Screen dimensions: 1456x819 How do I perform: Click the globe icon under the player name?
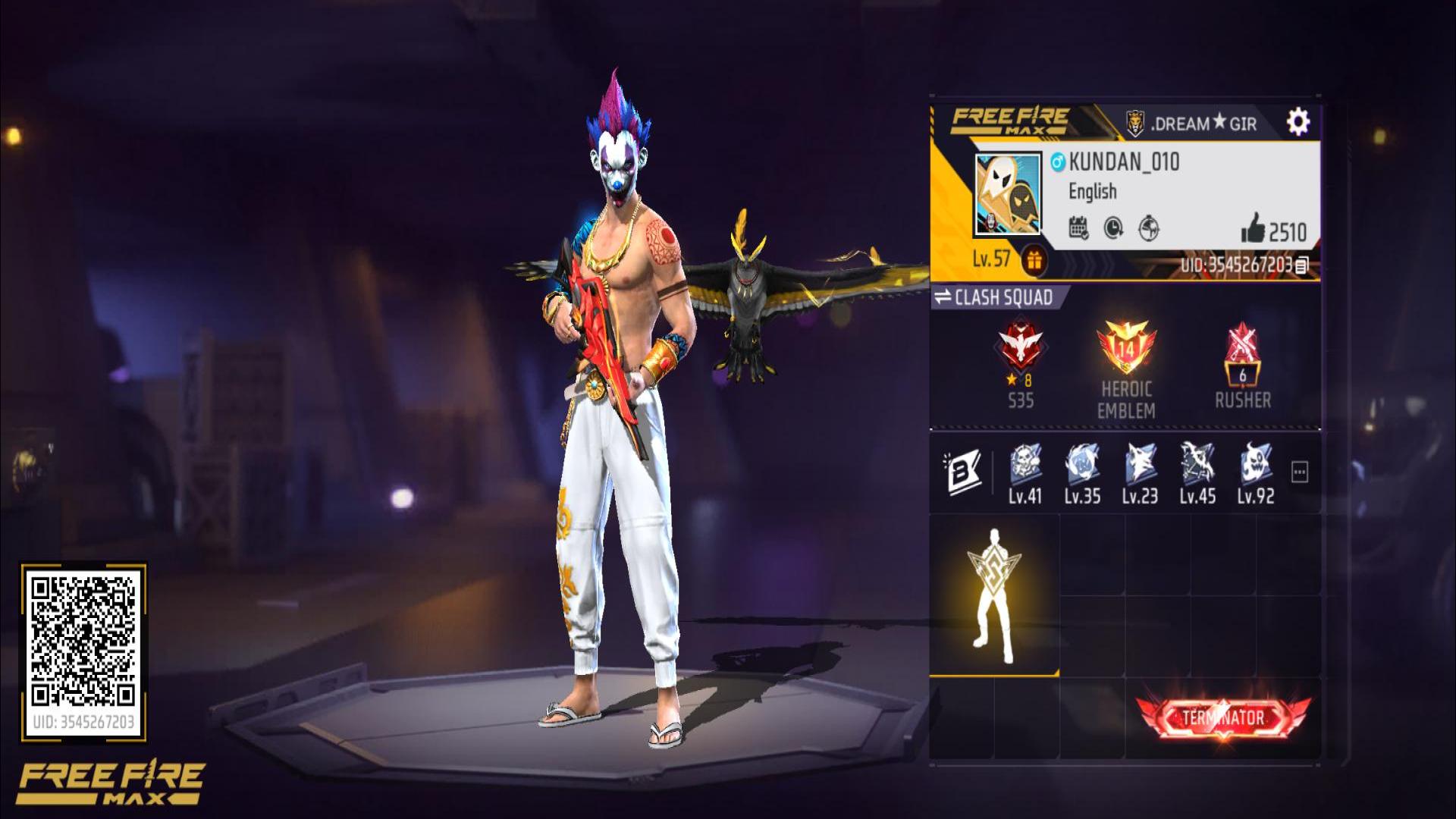(x=1149, y=227)
